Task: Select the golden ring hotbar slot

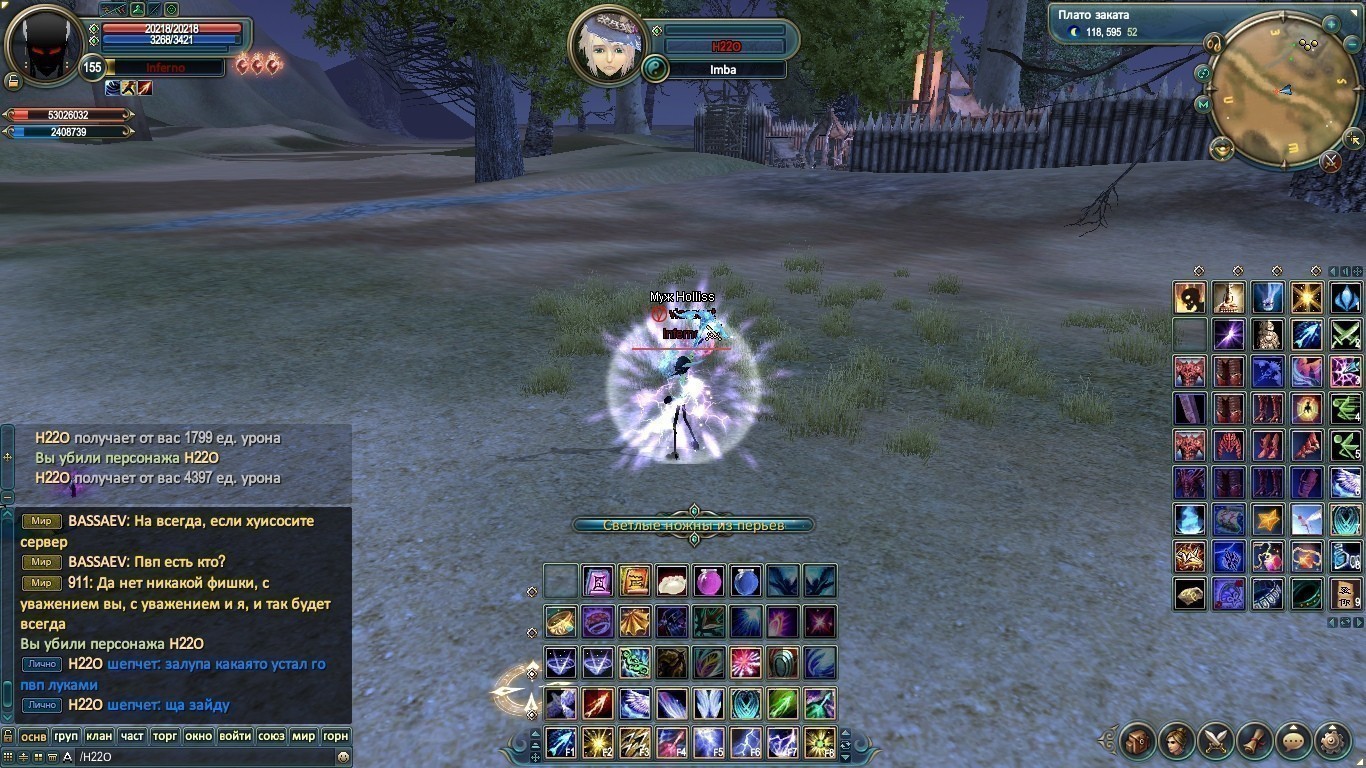Action: [561, 622]
